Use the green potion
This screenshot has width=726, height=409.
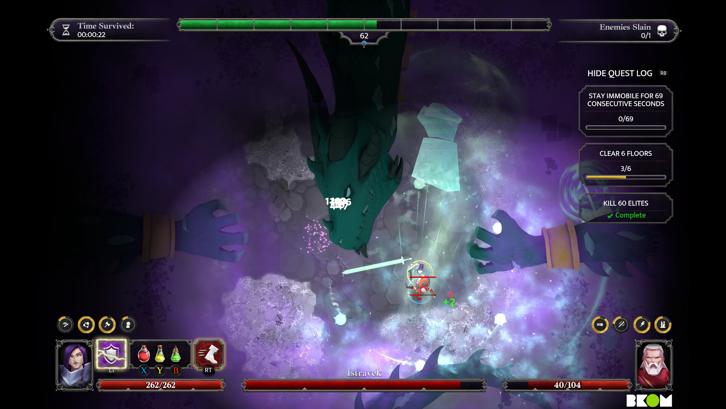pos(176,354)
